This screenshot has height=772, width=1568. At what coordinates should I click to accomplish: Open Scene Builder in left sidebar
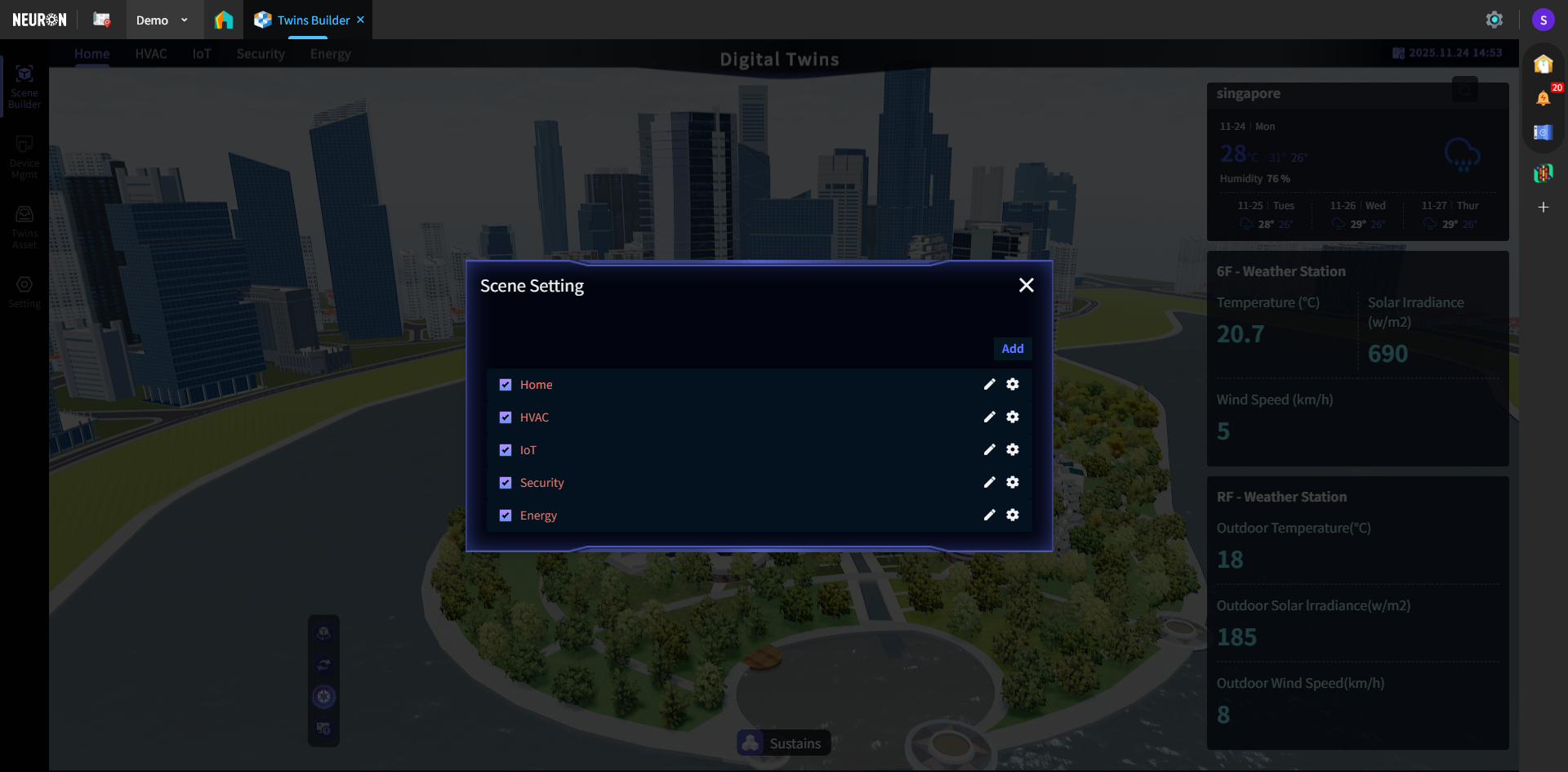pyautogui.click(x=24, y=86)
